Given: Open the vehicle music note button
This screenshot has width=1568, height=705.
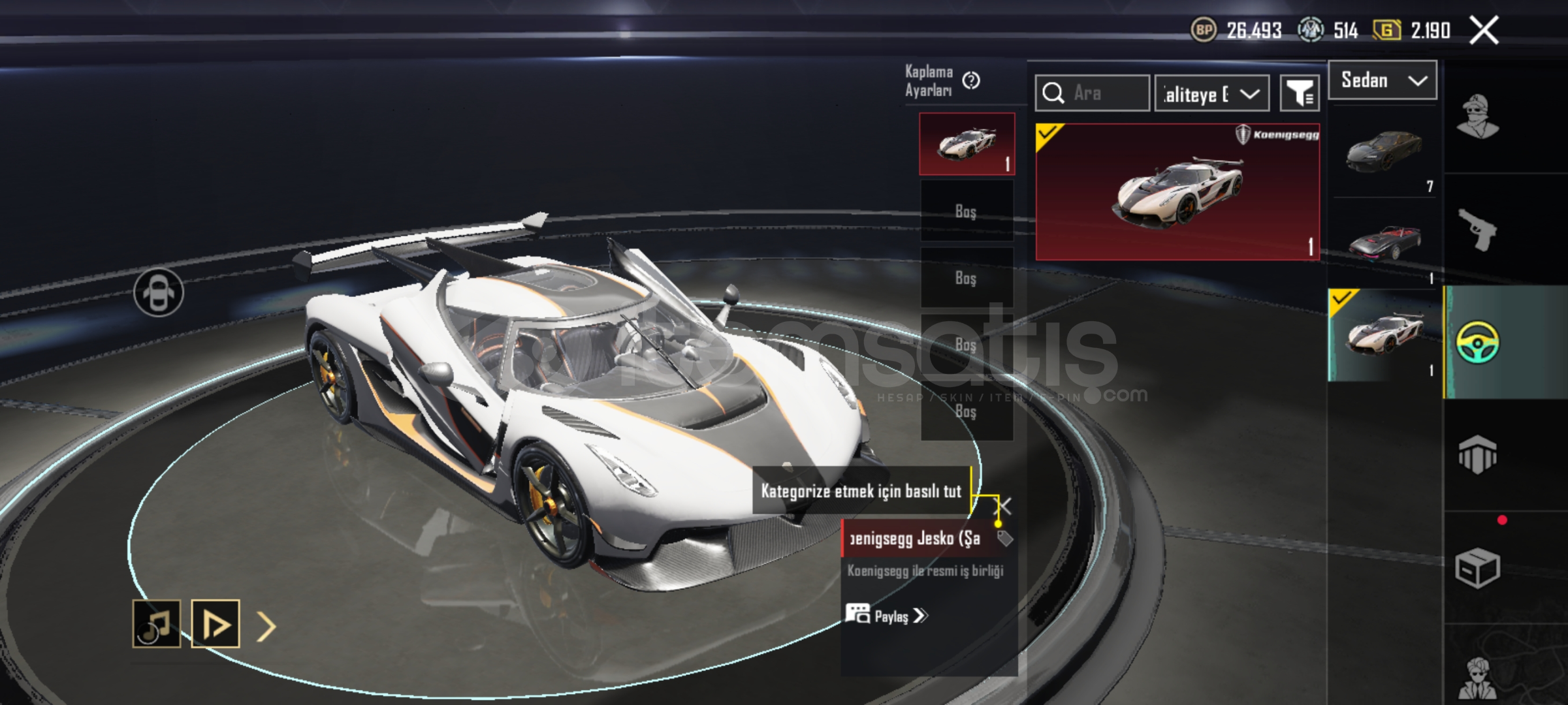Looking at the screenshot, I should [157, 624].
